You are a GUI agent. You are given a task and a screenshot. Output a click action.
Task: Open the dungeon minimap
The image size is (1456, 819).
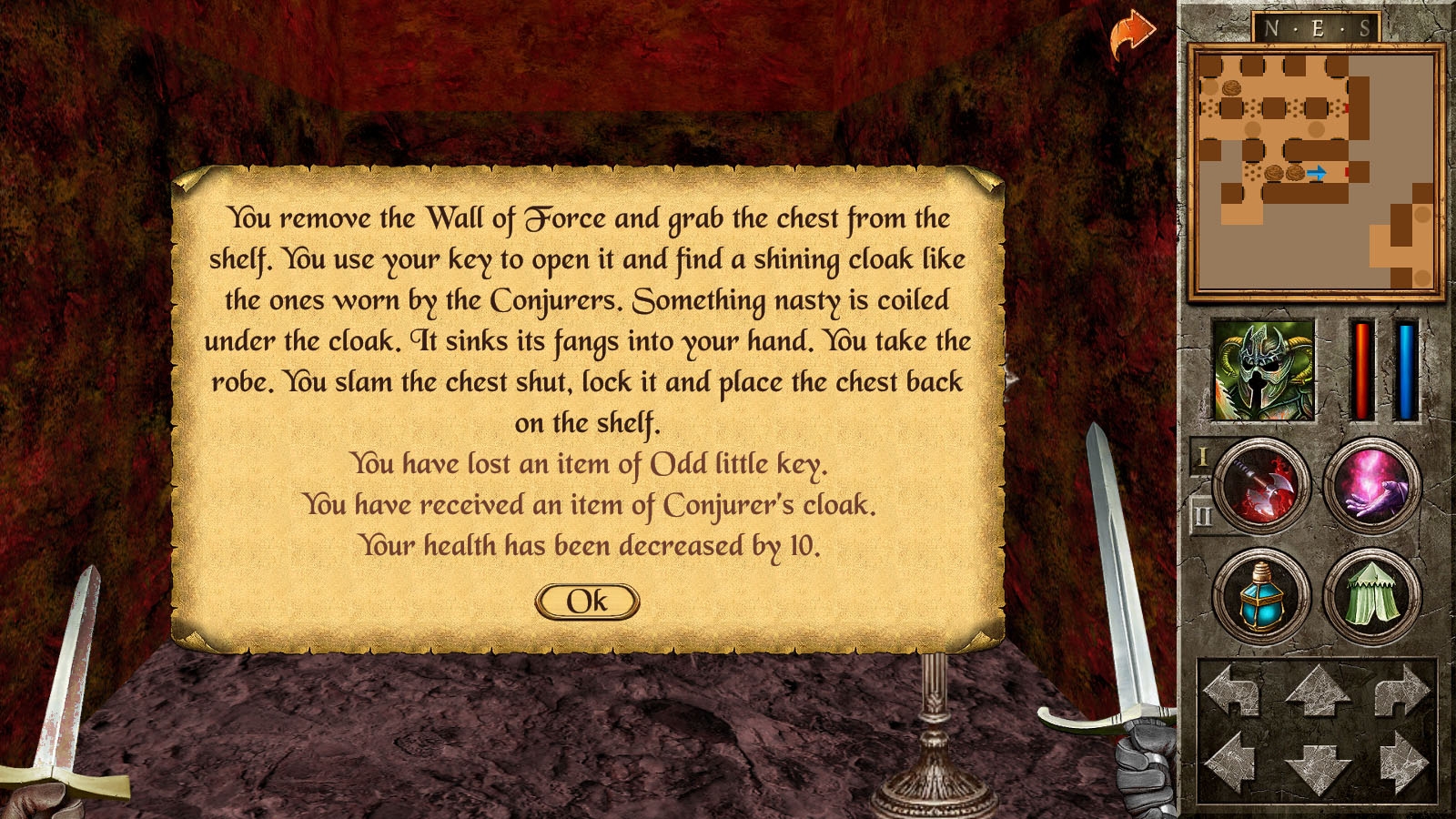click(x=1316, y=171)
